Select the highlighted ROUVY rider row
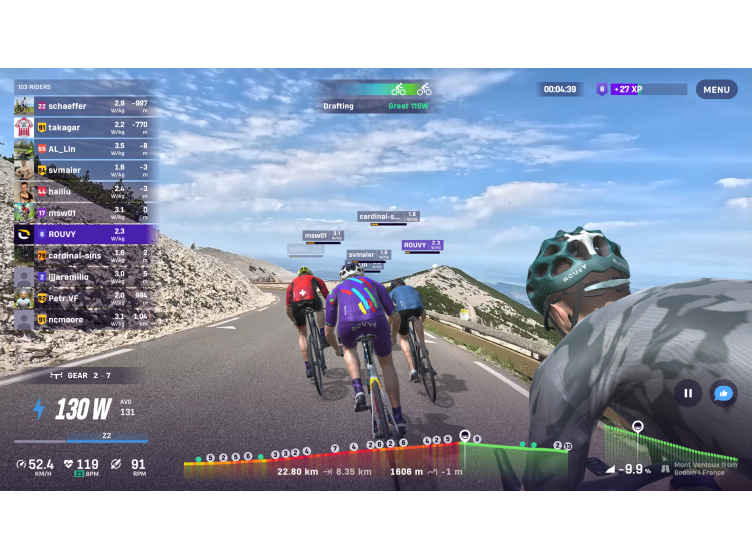752x560 pixels. point(85,234)
